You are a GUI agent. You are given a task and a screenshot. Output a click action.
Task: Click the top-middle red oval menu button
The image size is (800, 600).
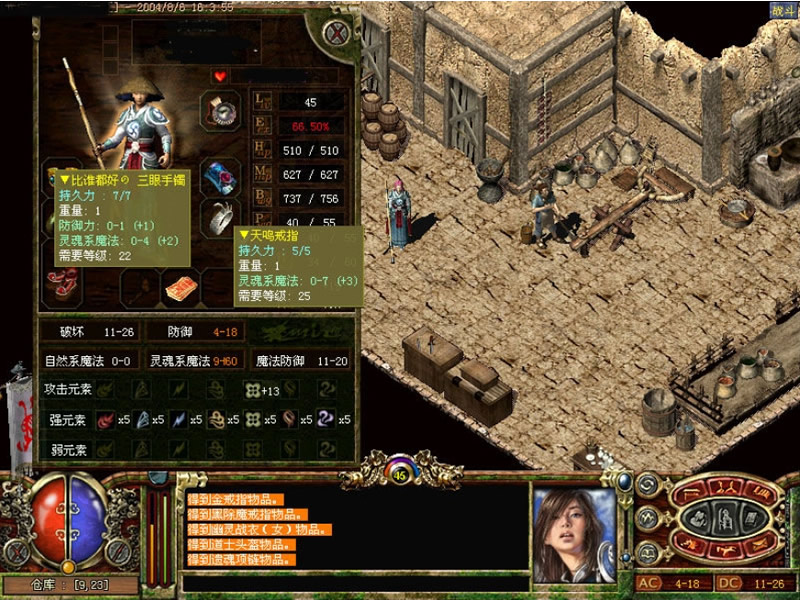click(725, 488)
